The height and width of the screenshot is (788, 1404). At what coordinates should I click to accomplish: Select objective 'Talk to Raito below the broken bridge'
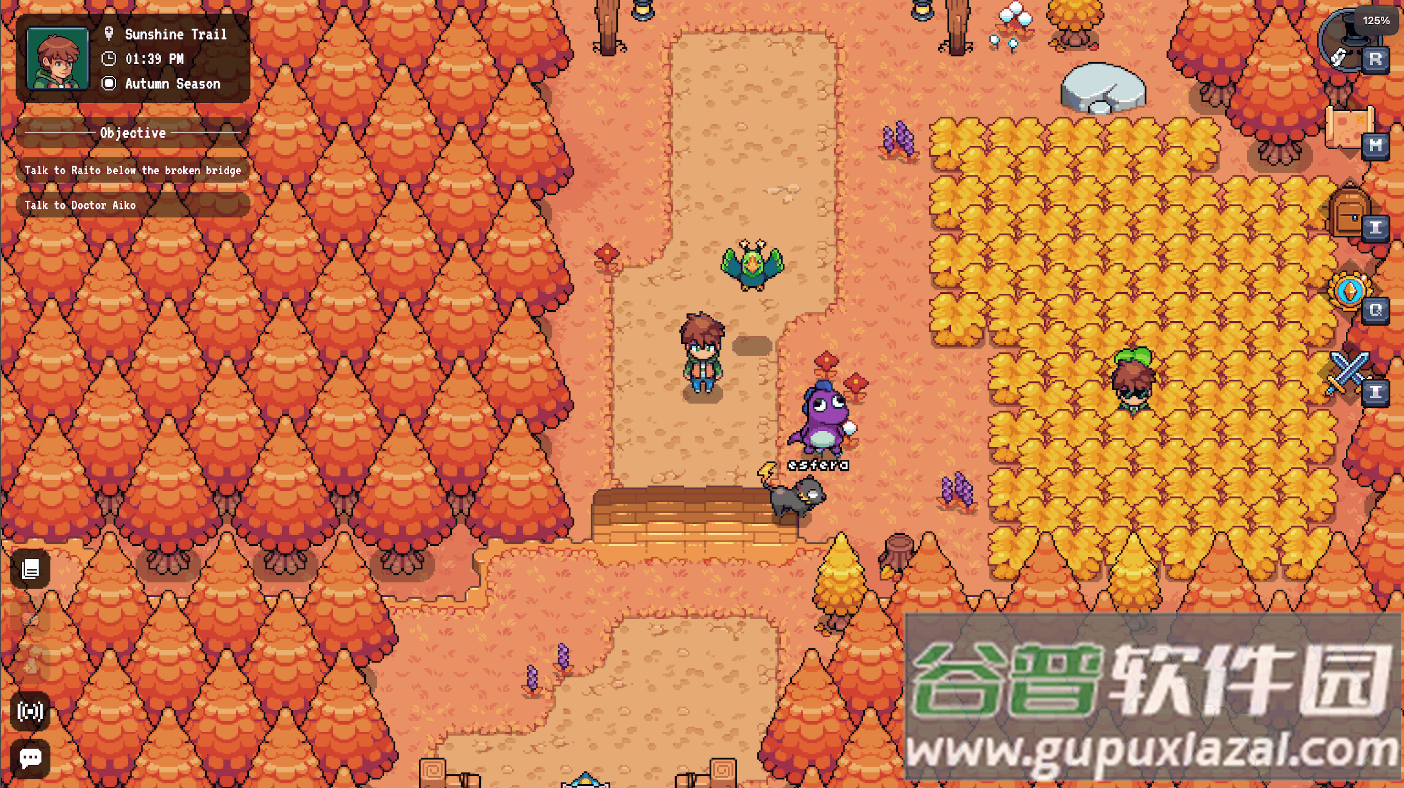point(131,170)
